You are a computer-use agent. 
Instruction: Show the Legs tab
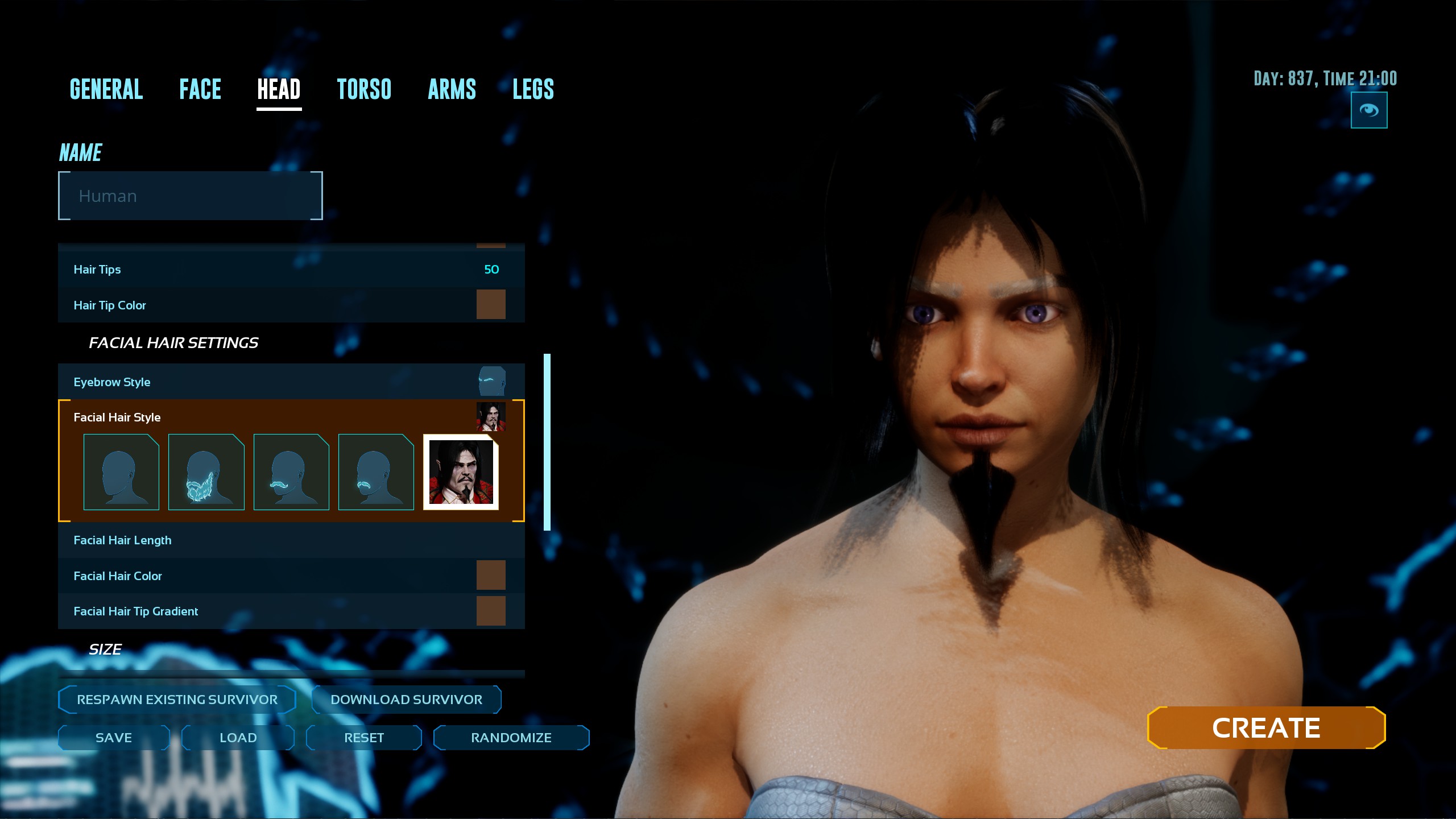pos(533,89)
